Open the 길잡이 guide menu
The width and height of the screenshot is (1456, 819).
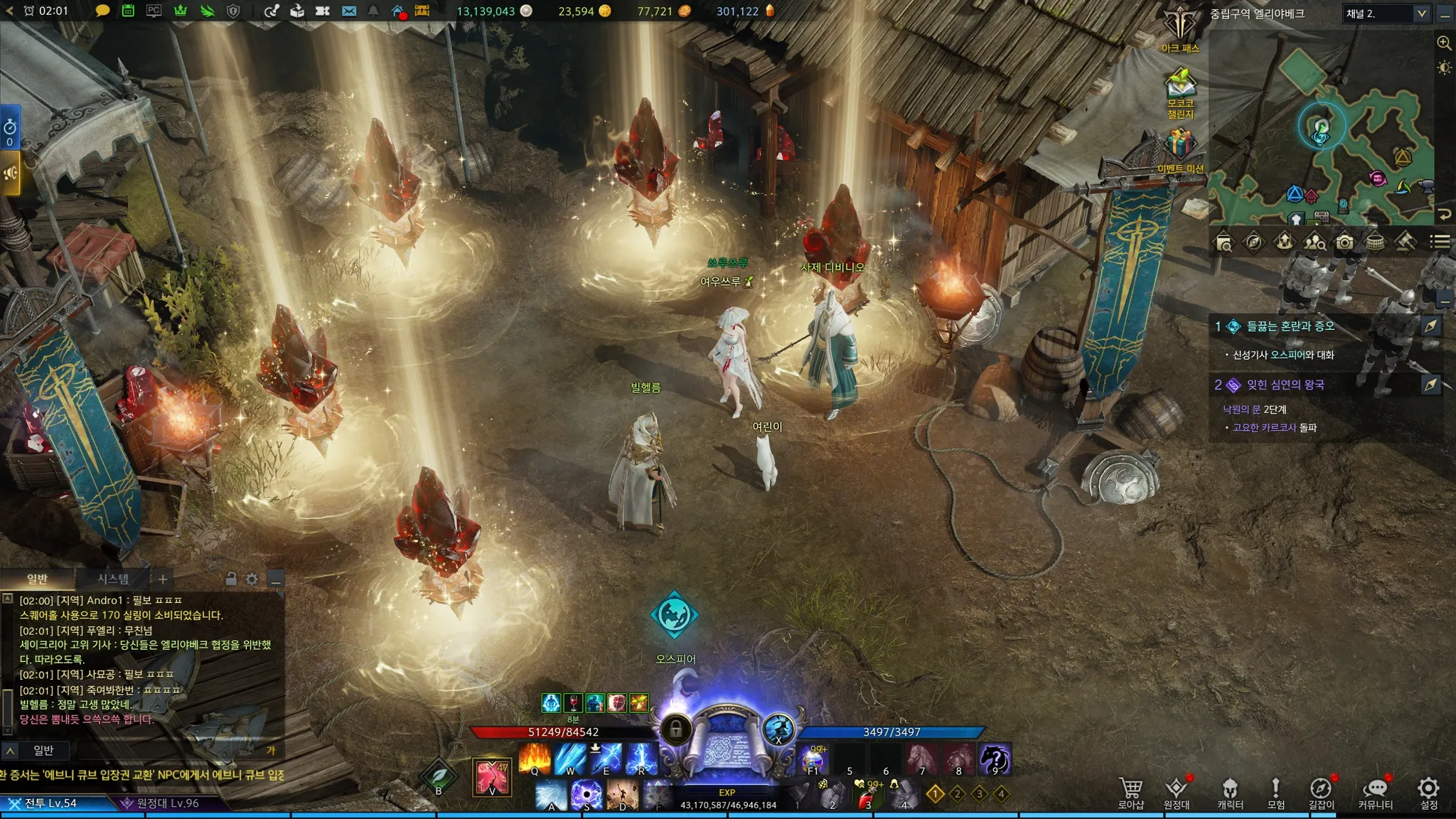pos(1321,791)
